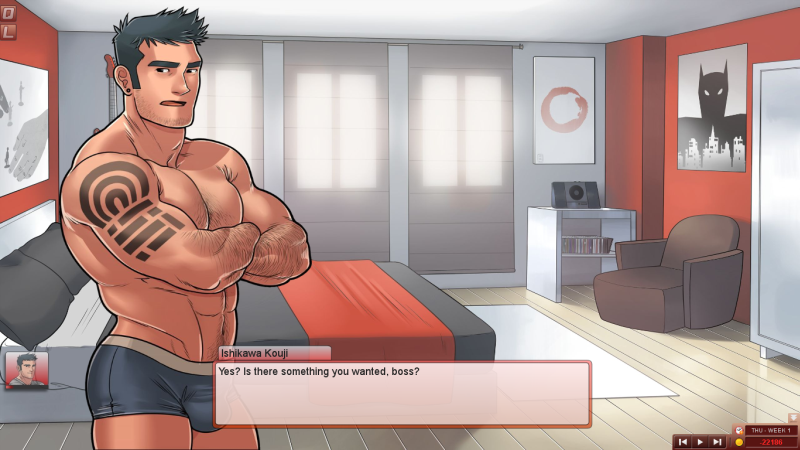The width and height of the screenshot is (800, 450).
Task: Open the calendar clock icon
Action: click(739, 430)
